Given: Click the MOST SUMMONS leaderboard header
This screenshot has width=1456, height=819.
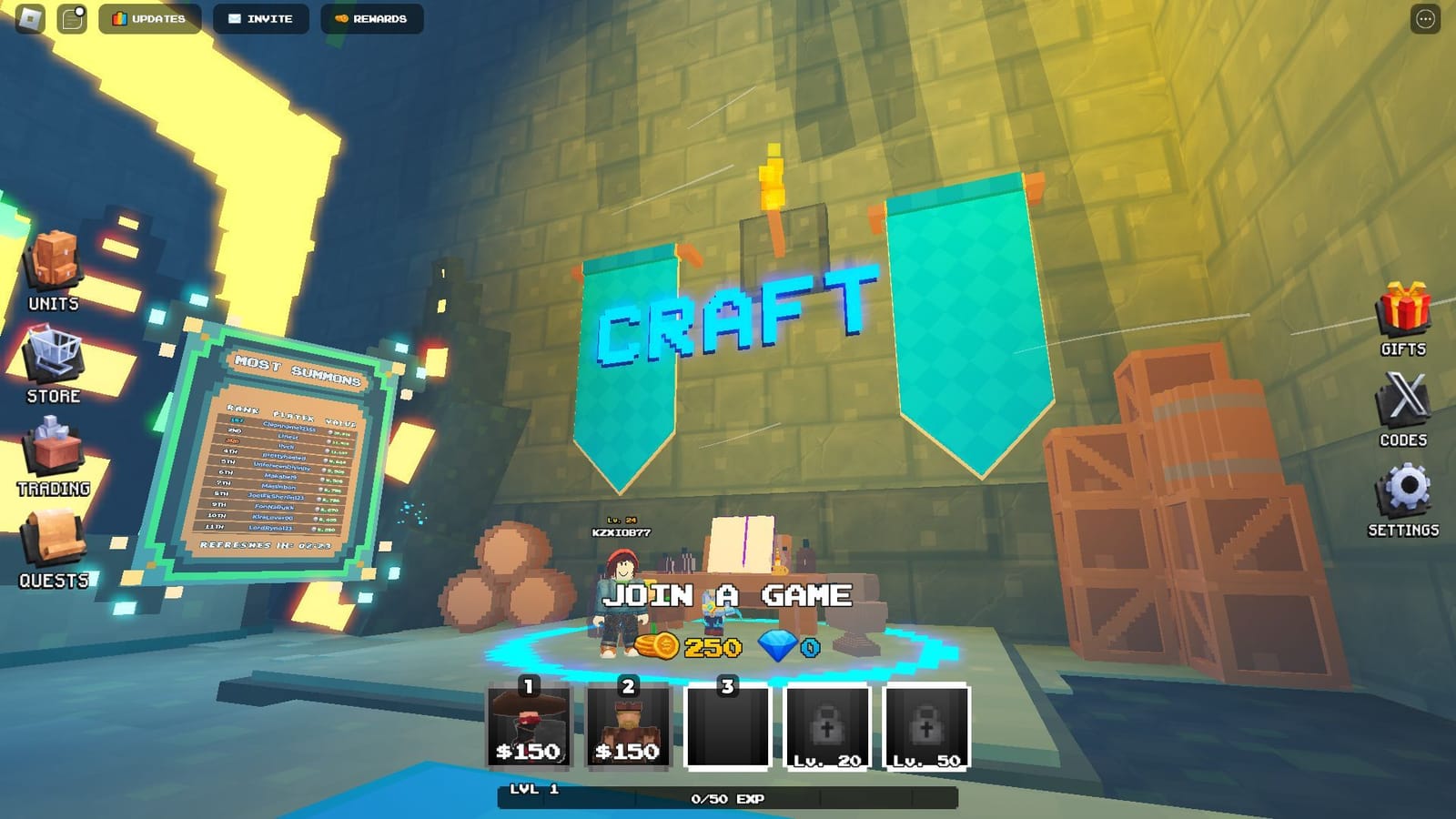Looking at the screenshot, I should pos(297,370).
